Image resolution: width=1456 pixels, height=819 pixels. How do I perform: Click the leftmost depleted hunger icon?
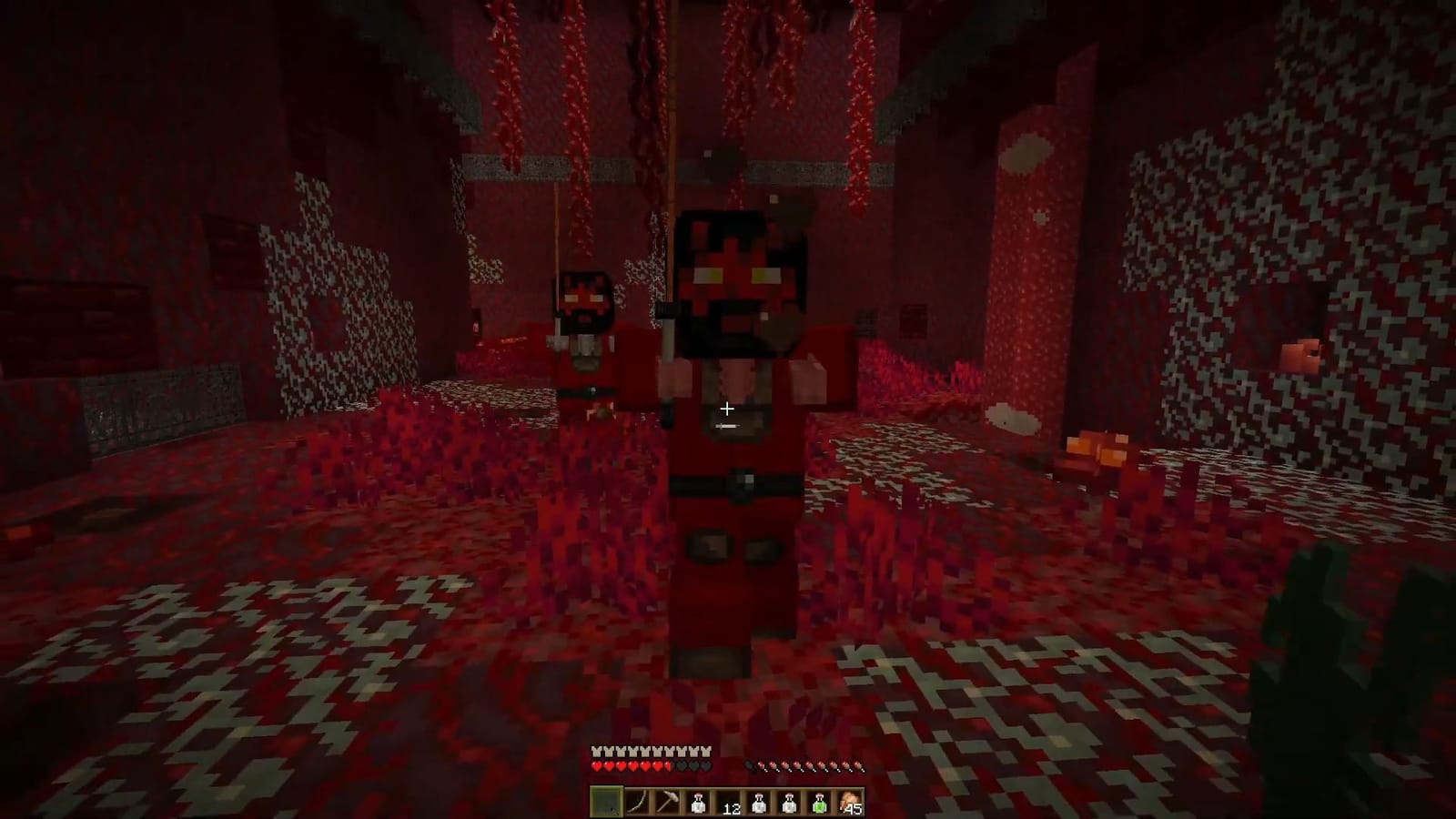[x=750, y=765]
